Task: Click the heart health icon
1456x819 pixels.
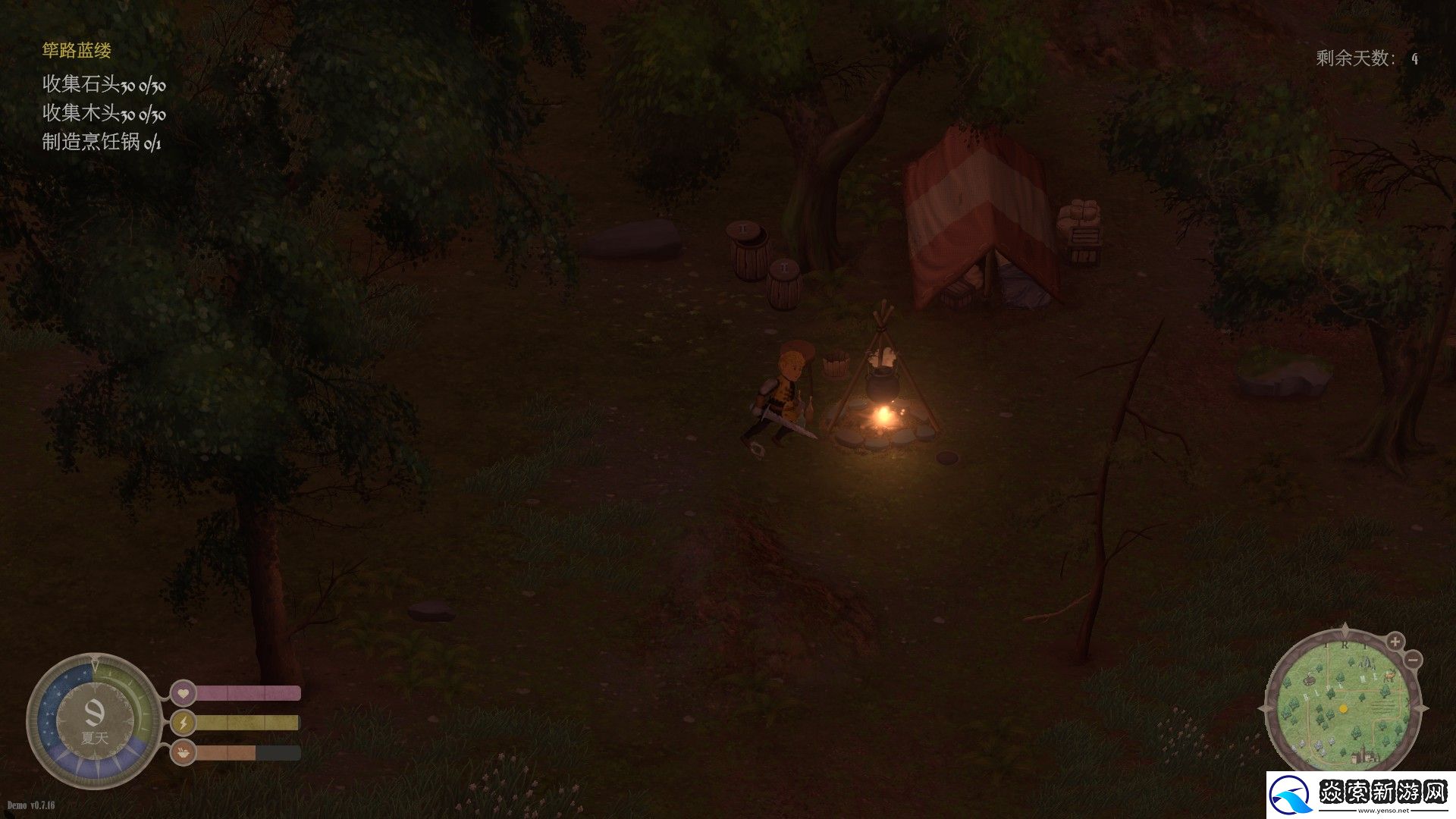Action: pyautogui.click(x=183, y=693)
